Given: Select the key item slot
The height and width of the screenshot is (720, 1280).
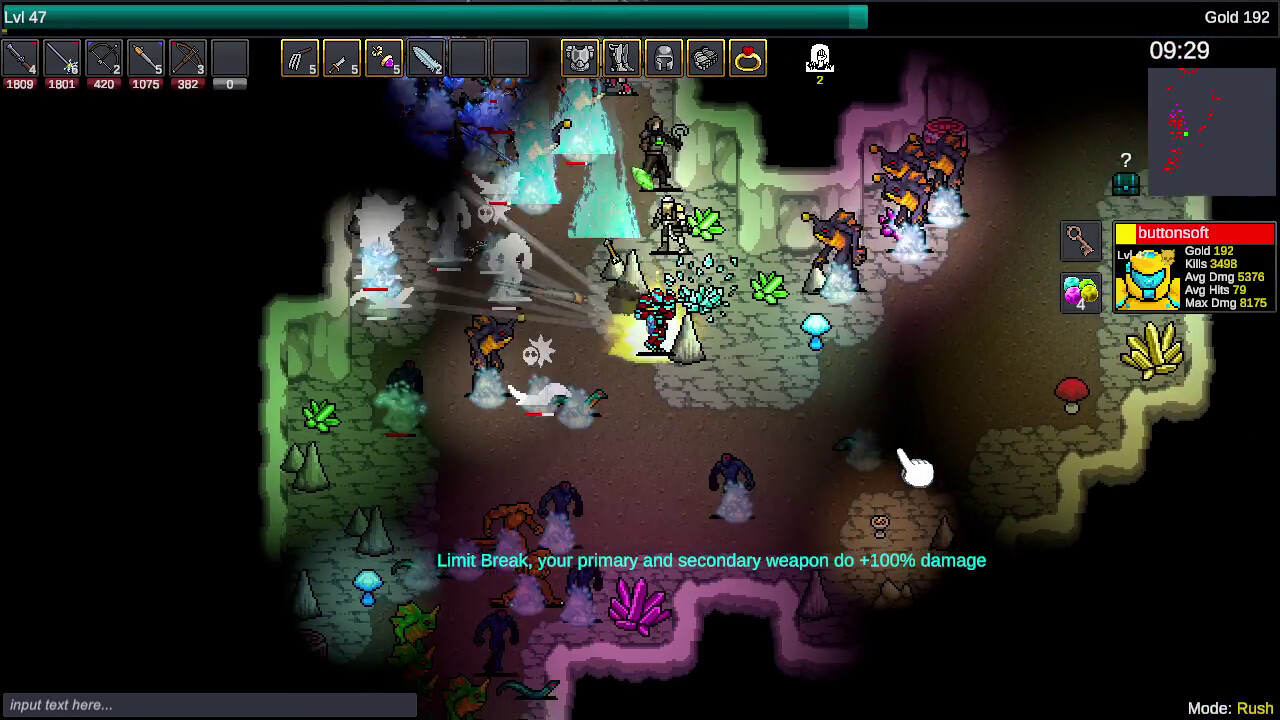Looking at the screenshot, I should [1080, 241].
